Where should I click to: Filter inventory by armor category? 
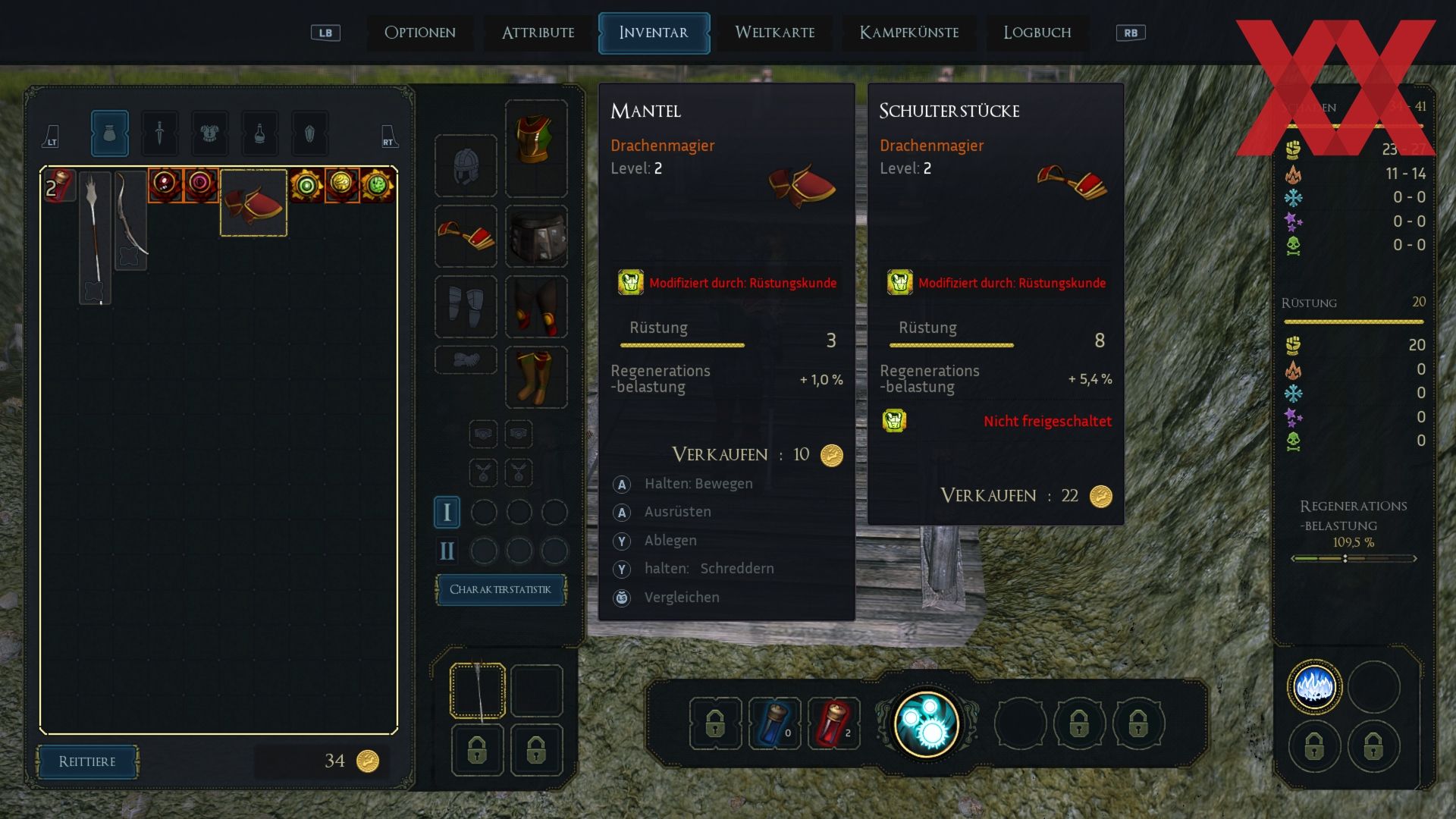[209, 133]
